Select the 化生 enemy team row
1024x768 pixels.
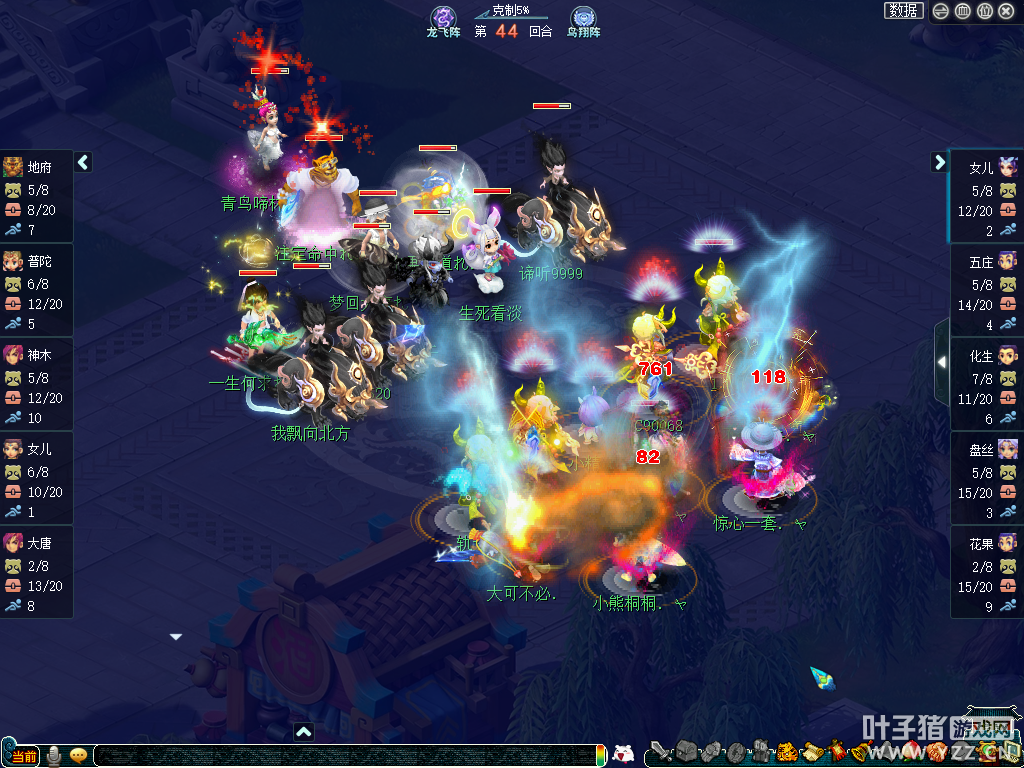click(x=986, y=384)
